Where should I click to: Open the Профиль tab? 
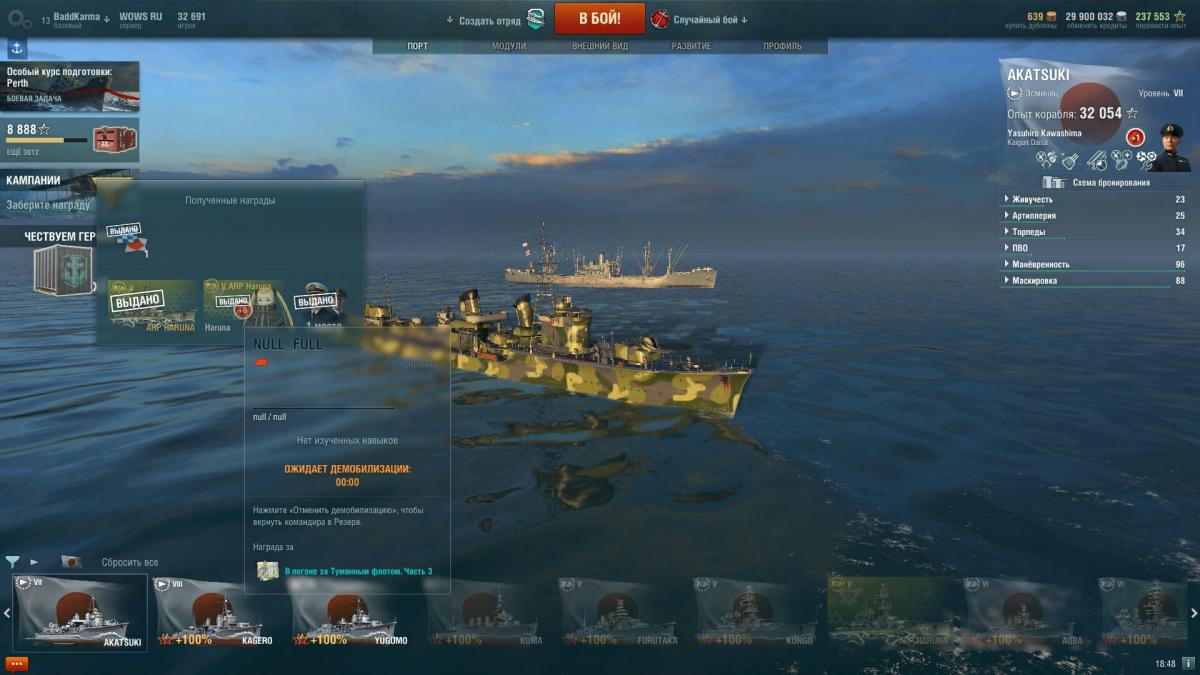[782, 46]
